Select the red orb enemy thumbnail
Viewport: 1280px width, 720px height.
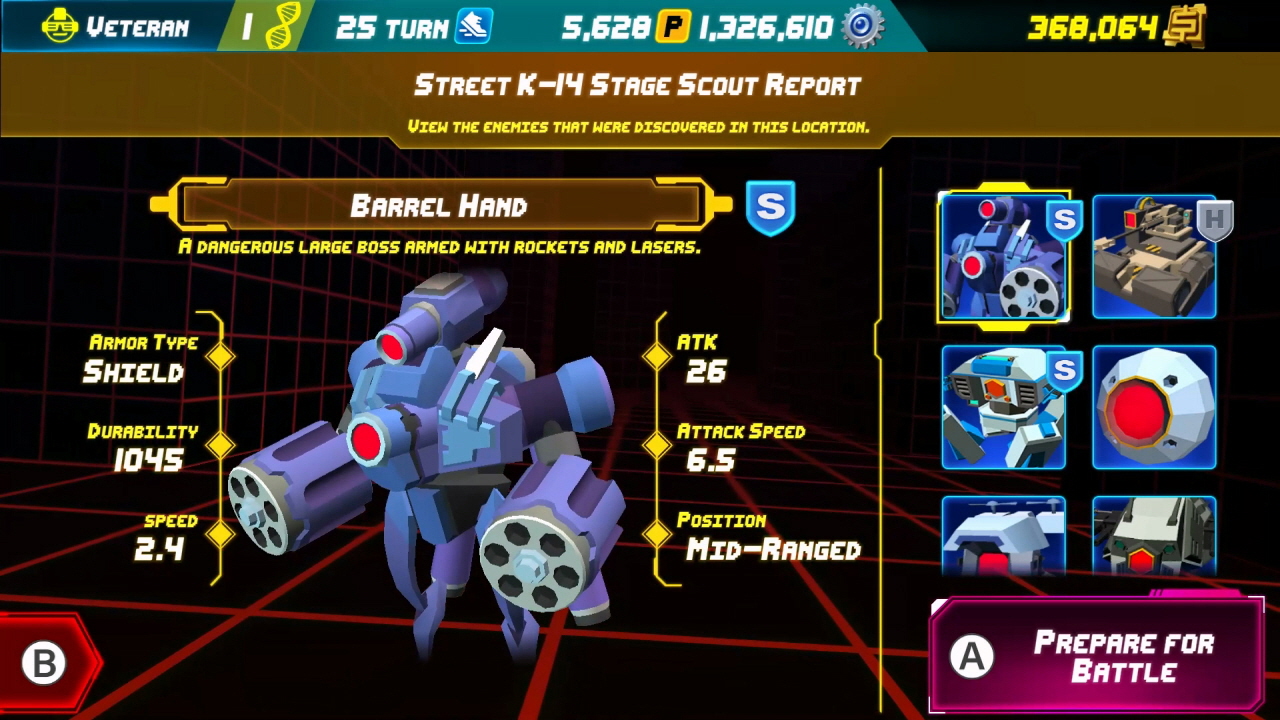coord(1154,407)
